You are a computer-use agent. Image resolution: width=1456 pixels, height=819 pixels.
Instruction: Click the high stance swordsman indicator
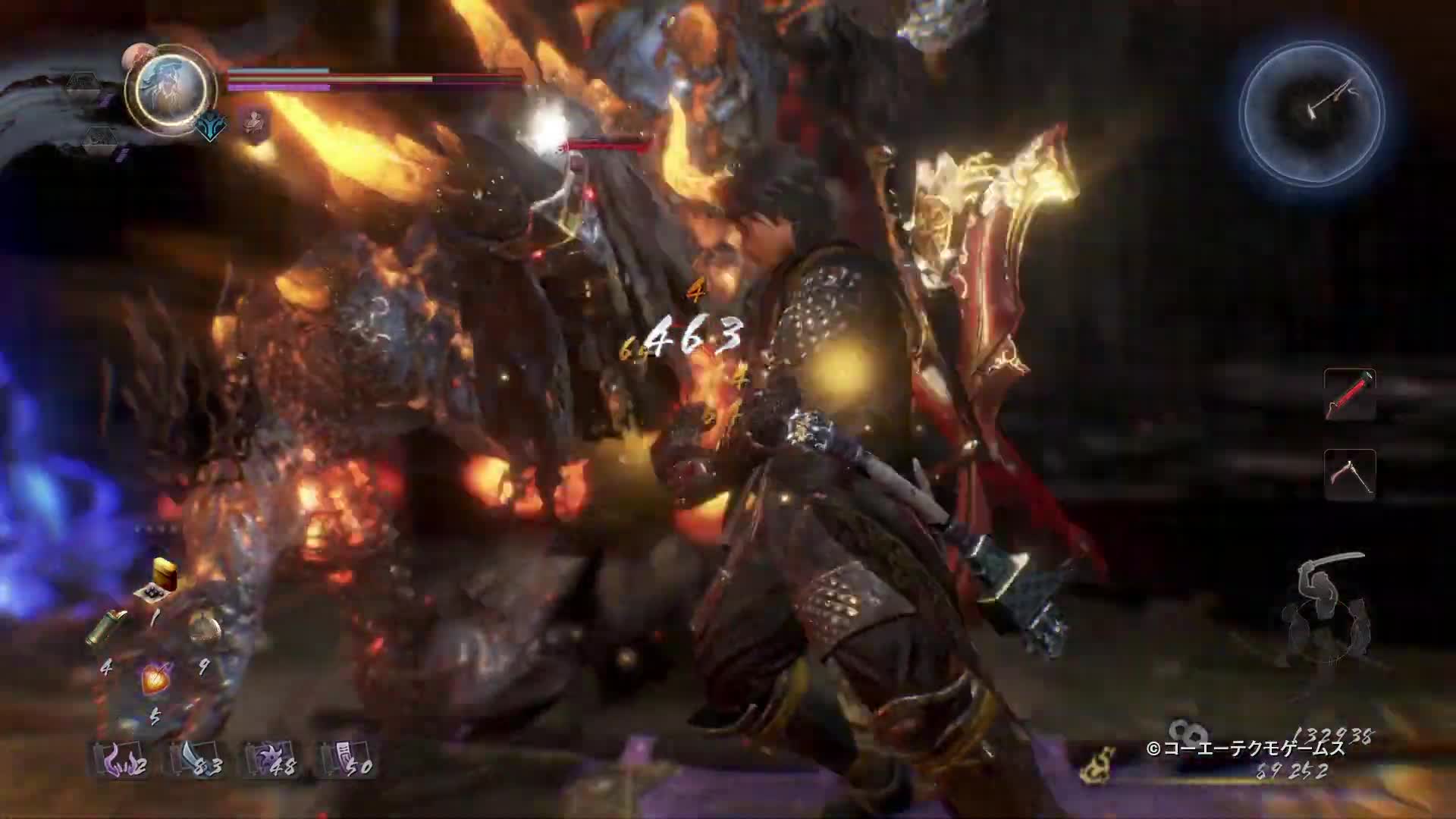click(x=1327, y=610)
